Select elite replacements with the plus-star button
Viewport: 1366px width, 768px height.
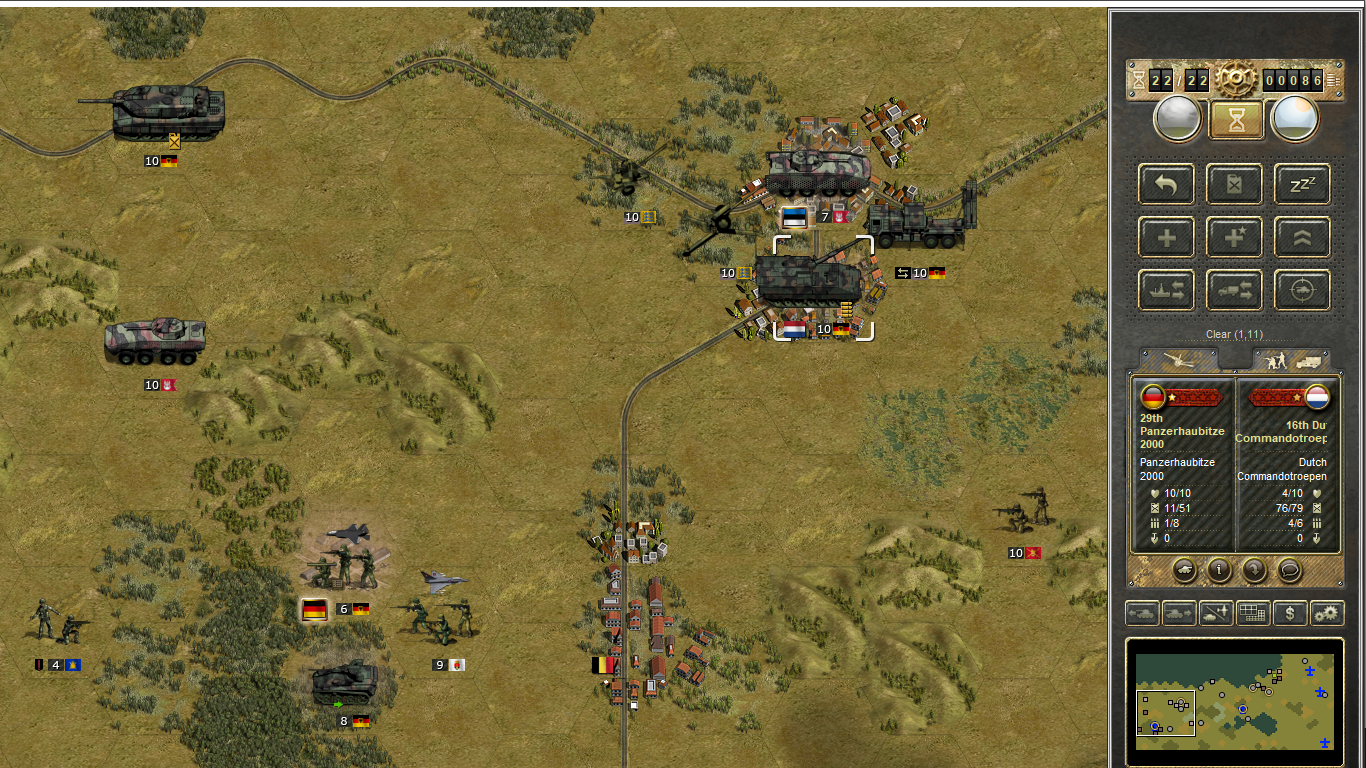[x=1234, y=237]
